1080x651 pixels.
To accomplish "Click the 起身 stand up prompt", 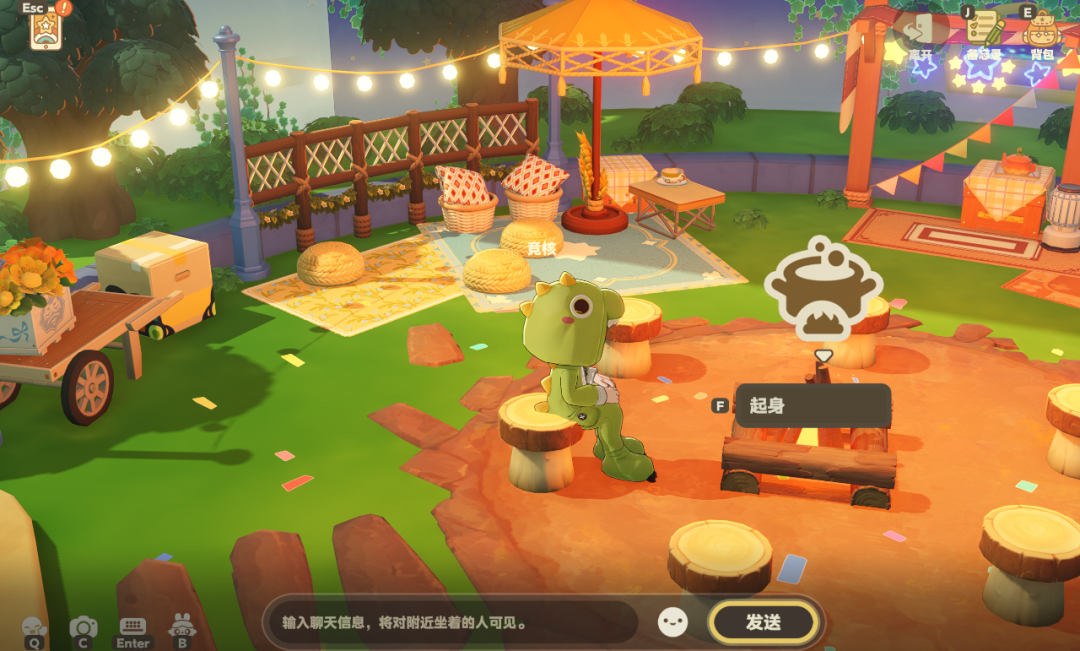I will click(x=811, y=406).
